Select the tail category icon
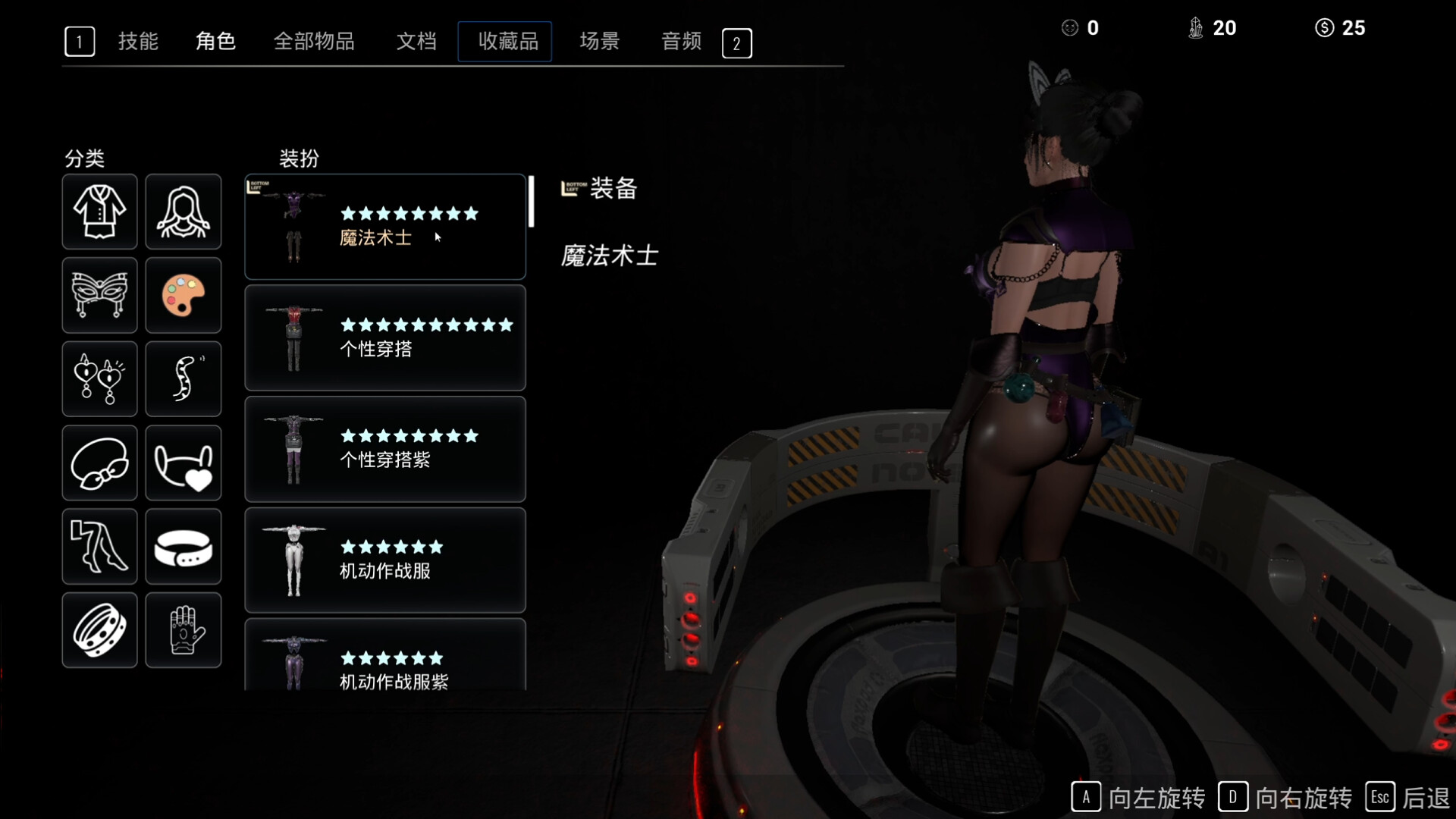Viewport: 1456px width, 819px height. pos(184,379)
